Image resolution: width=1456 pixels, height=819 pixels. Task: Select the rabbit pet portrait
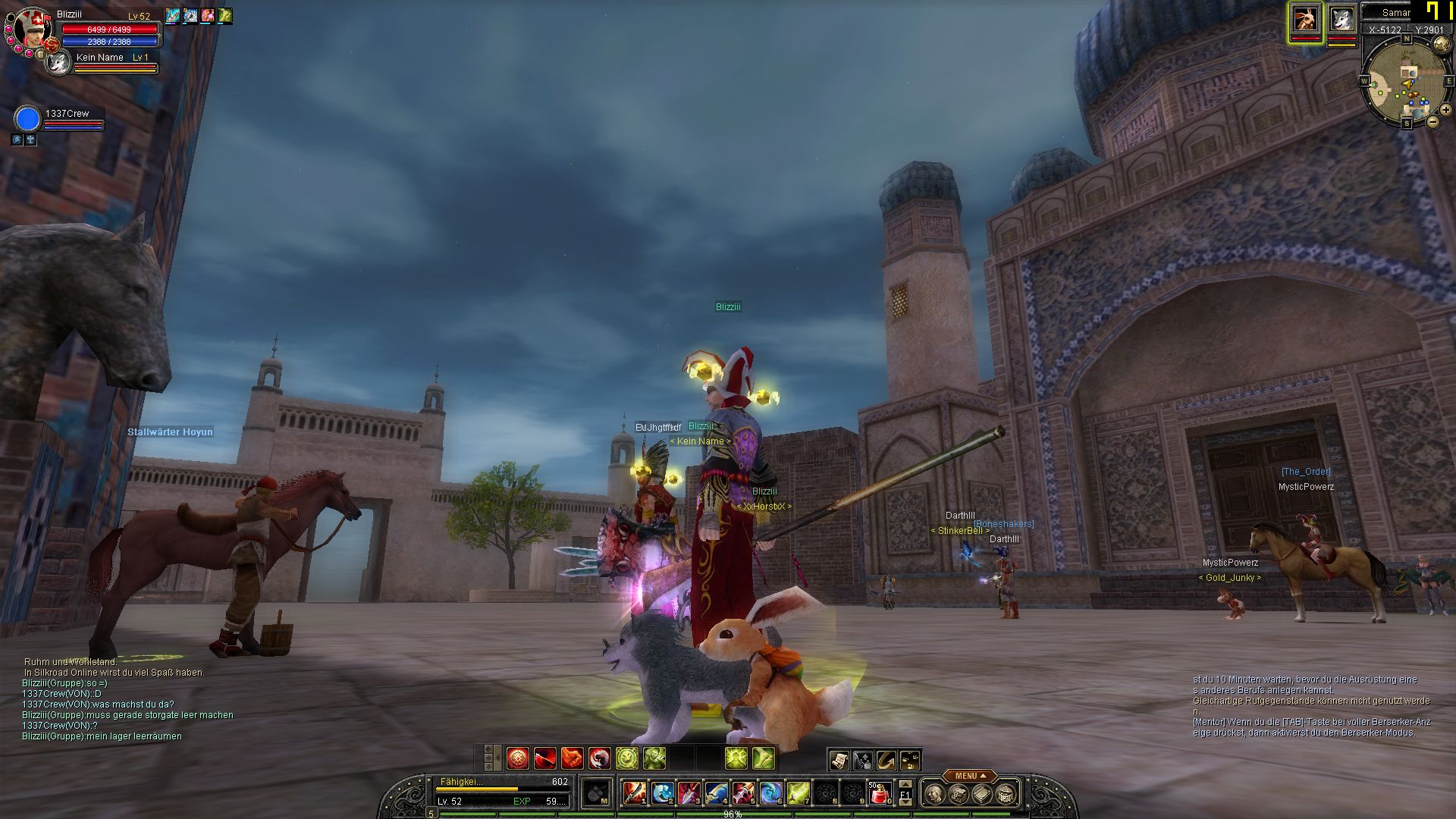click(1305, 19)
